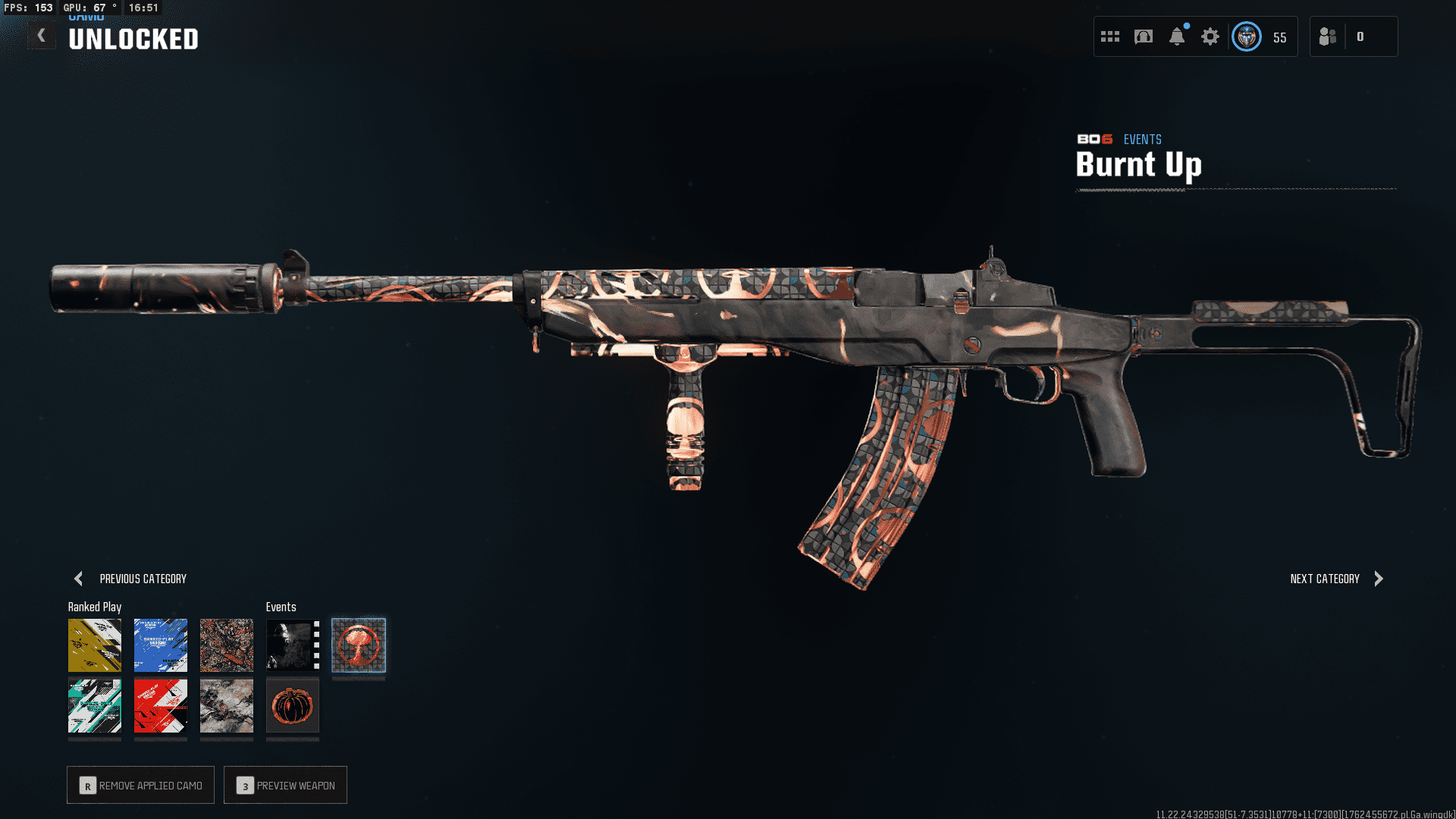View notifications via the bell icon
The image size is (1456, 819).
(1177, 36)
